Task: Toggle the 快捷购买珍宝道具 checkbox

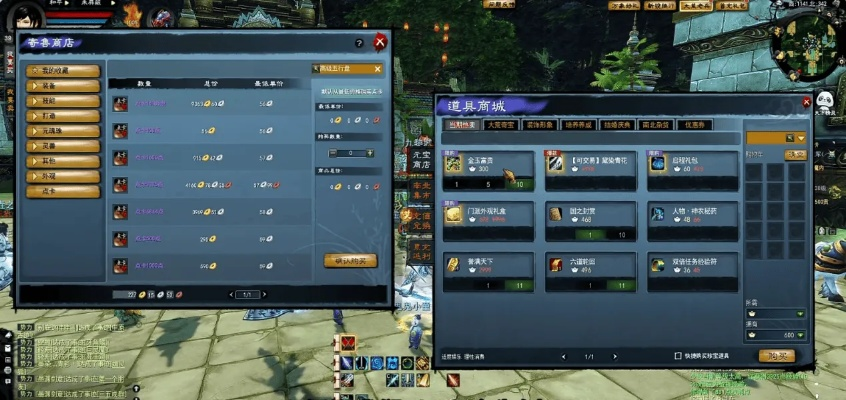Action: click(678, 355)
